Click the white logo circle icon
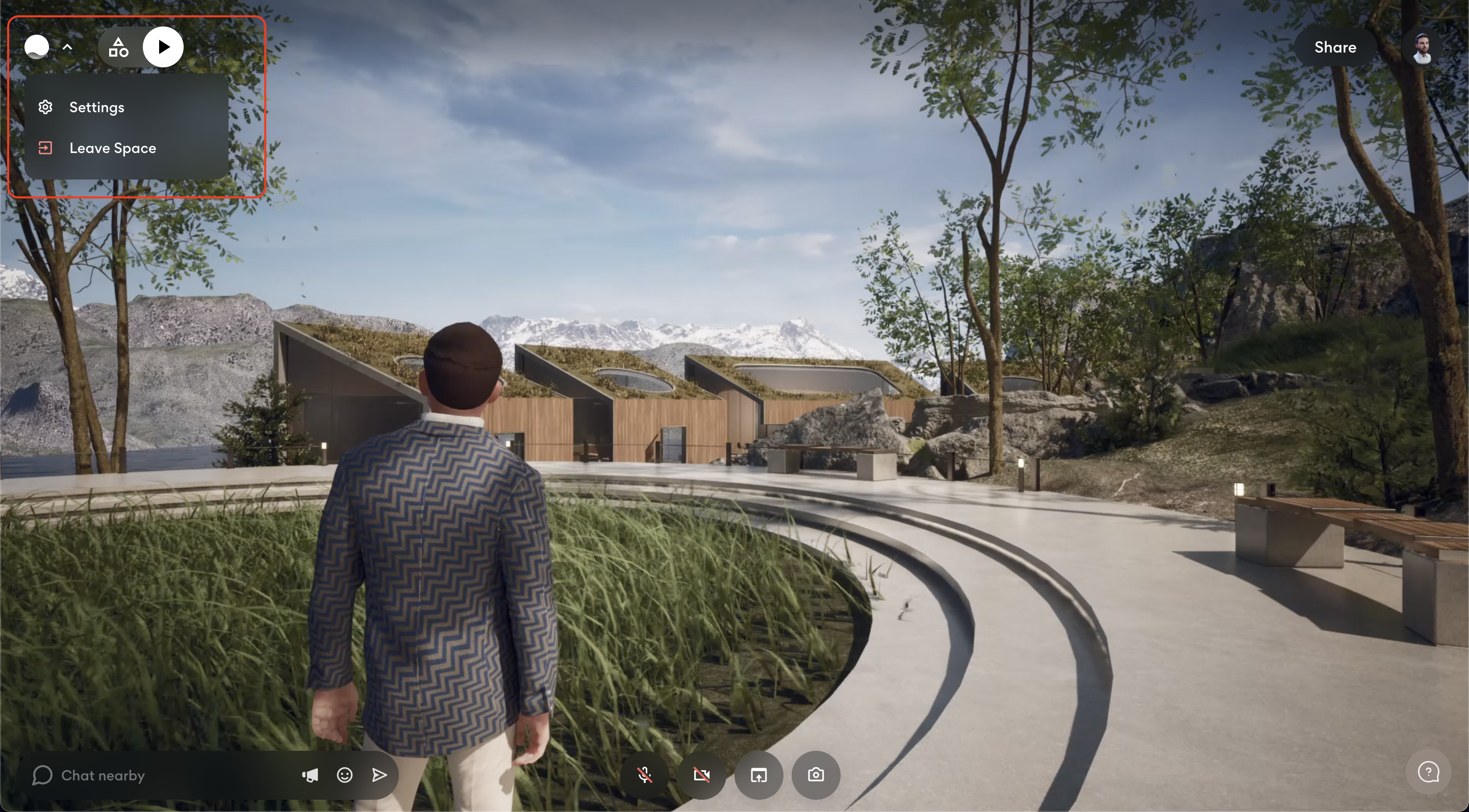 [x=37, y=47]
